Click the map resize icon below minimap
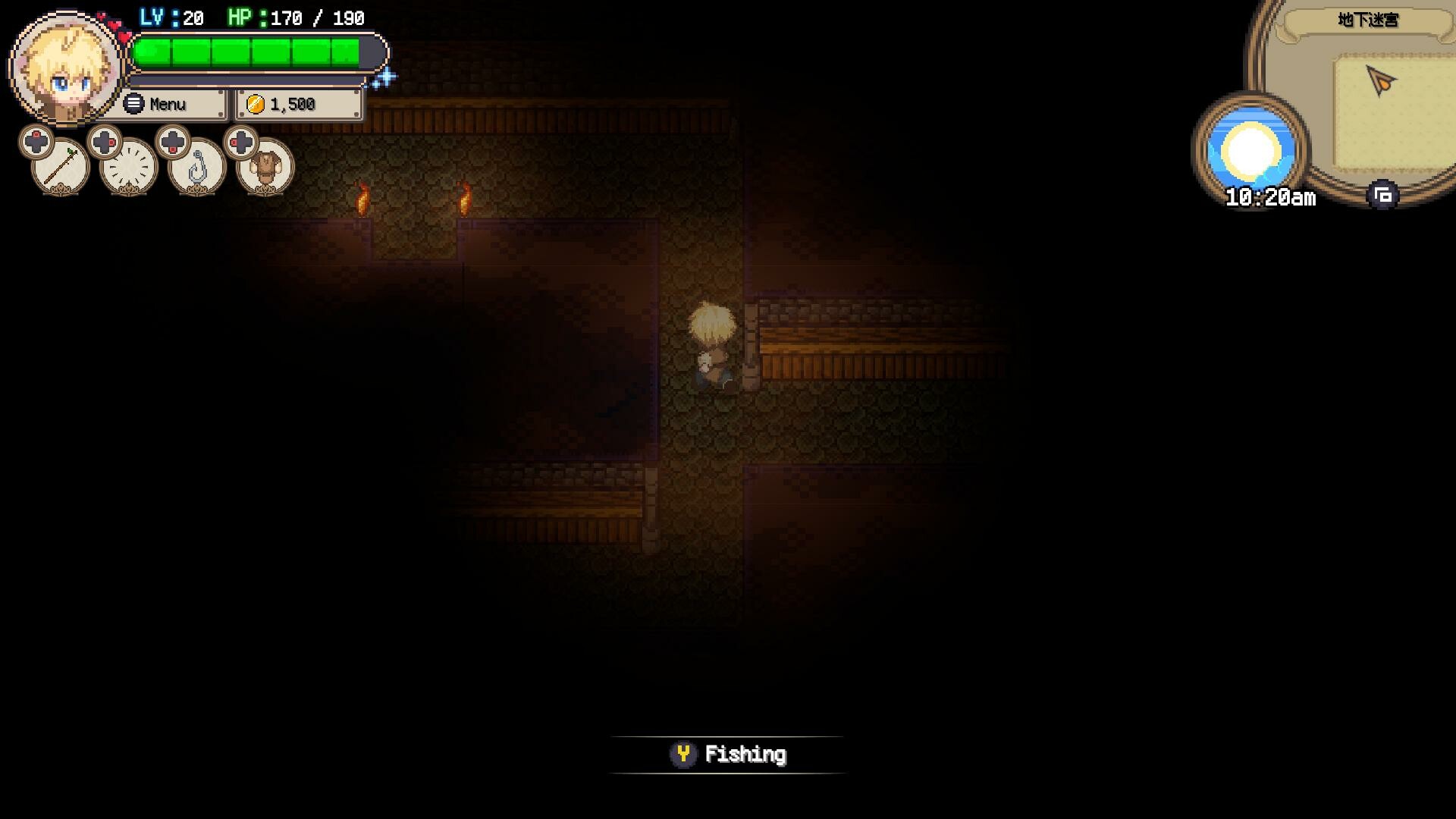 tap(1382, 195)
